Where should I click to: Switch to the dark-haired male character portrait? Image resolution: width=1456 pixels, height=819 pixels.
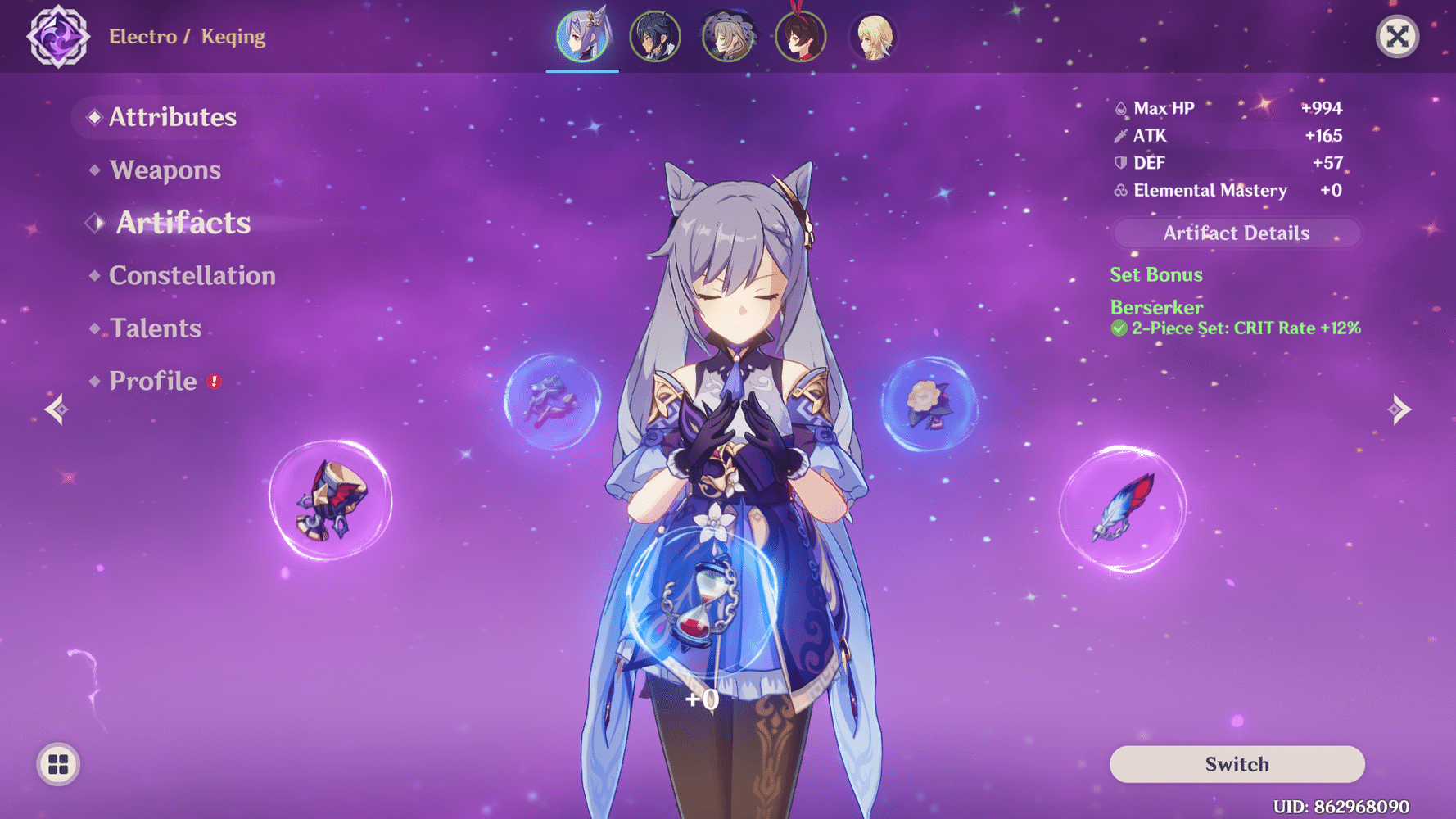(x=655, y=34)
